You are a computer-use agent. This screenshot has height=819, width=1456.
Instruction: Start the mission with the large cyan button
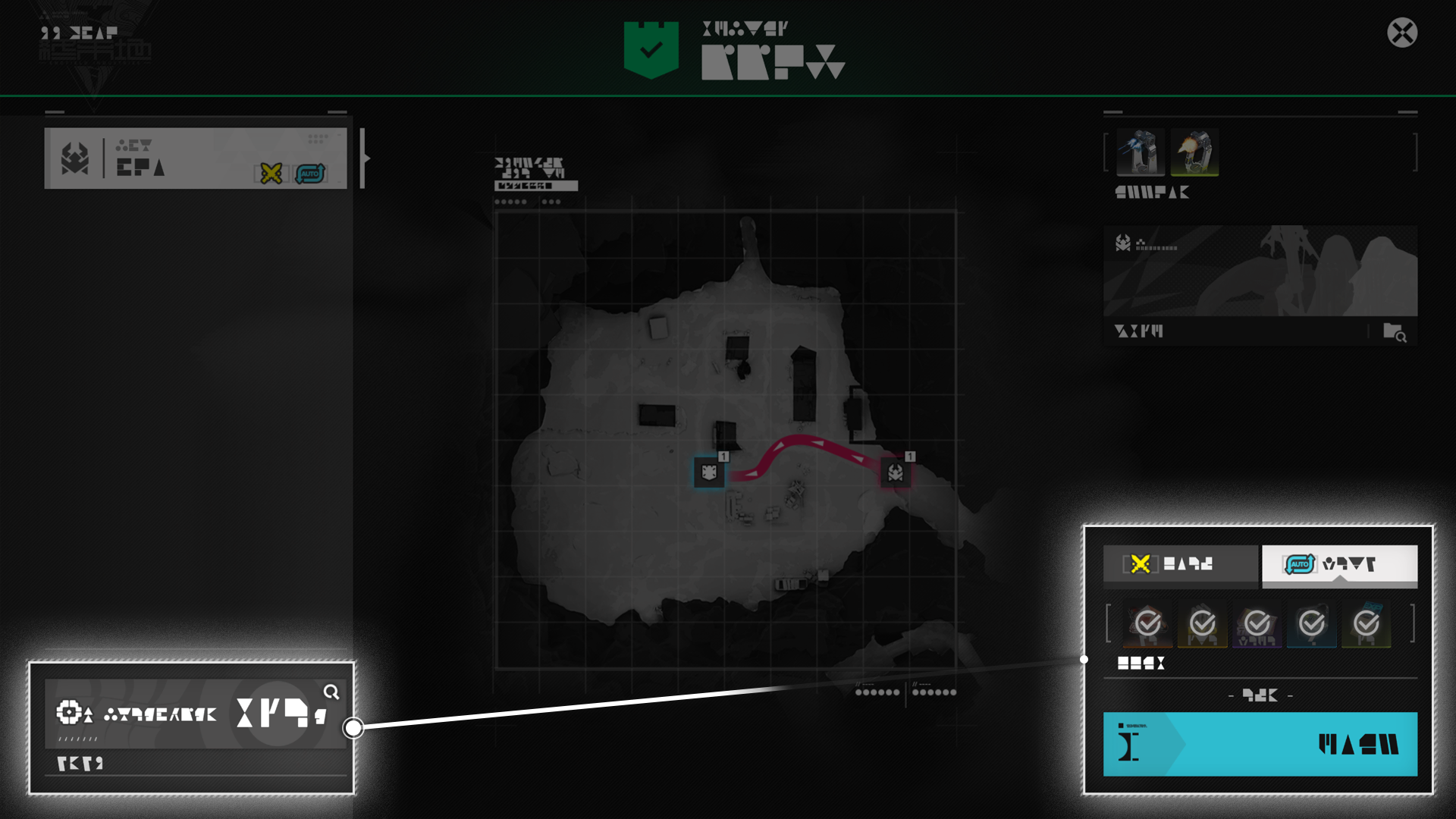point(1260,744)
